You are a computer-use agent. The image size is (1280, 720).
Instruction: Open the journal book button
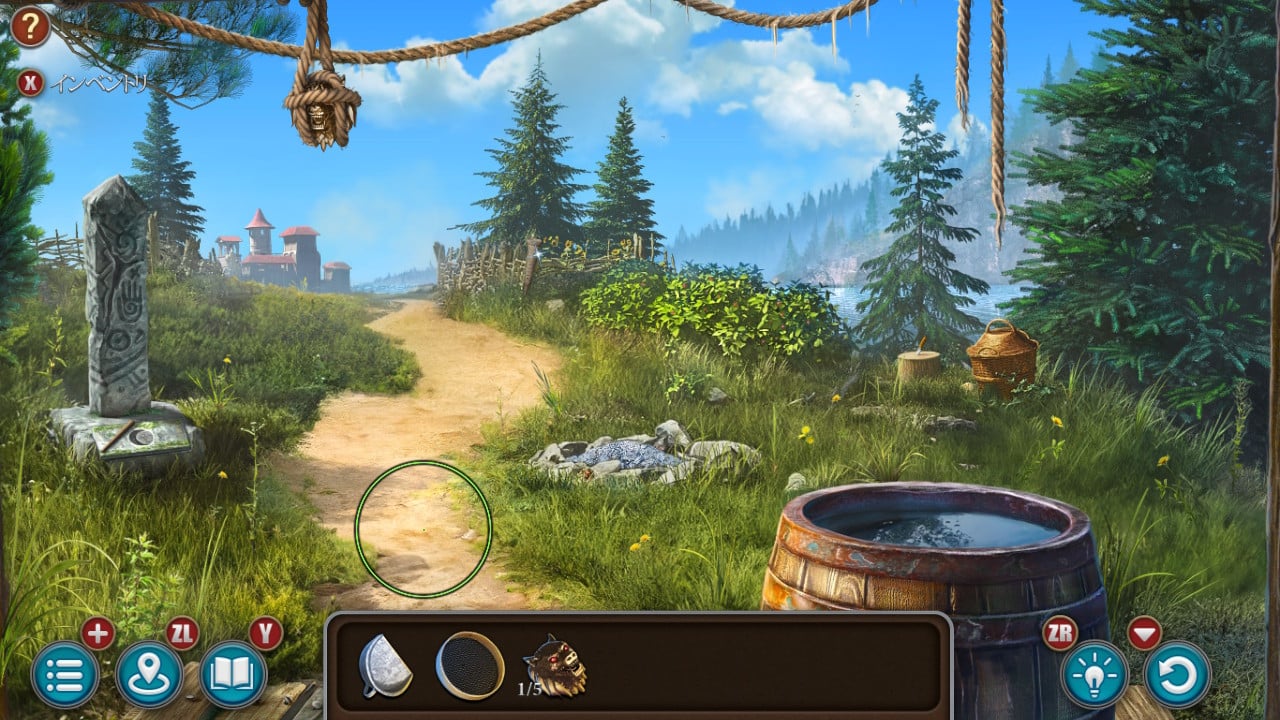coord(234,675)
